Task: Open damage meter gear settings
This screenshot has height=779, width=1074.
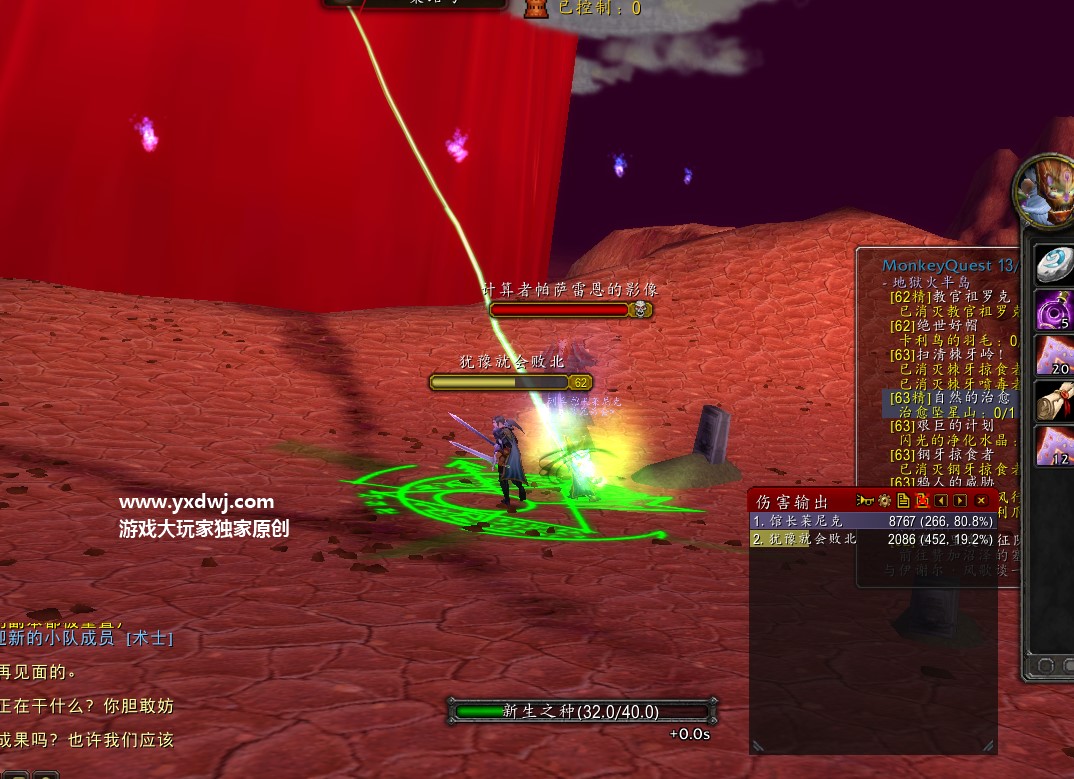Action: pyautogui.click(x=884, y=500)
